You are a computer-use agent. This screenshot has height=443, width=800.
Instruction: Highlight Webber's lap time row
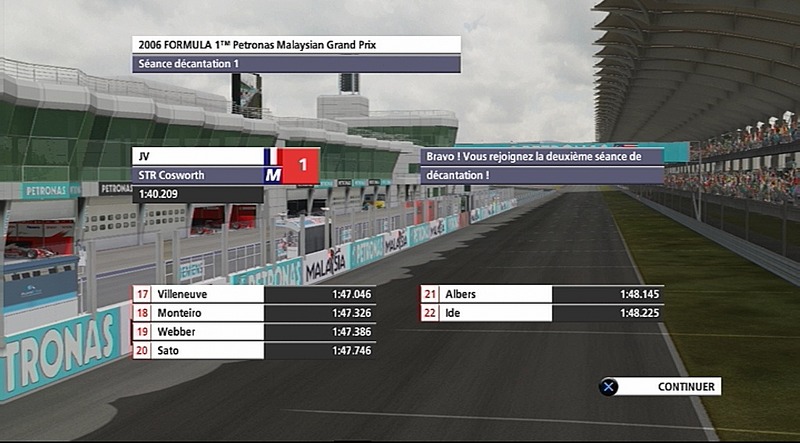(254, 332)
